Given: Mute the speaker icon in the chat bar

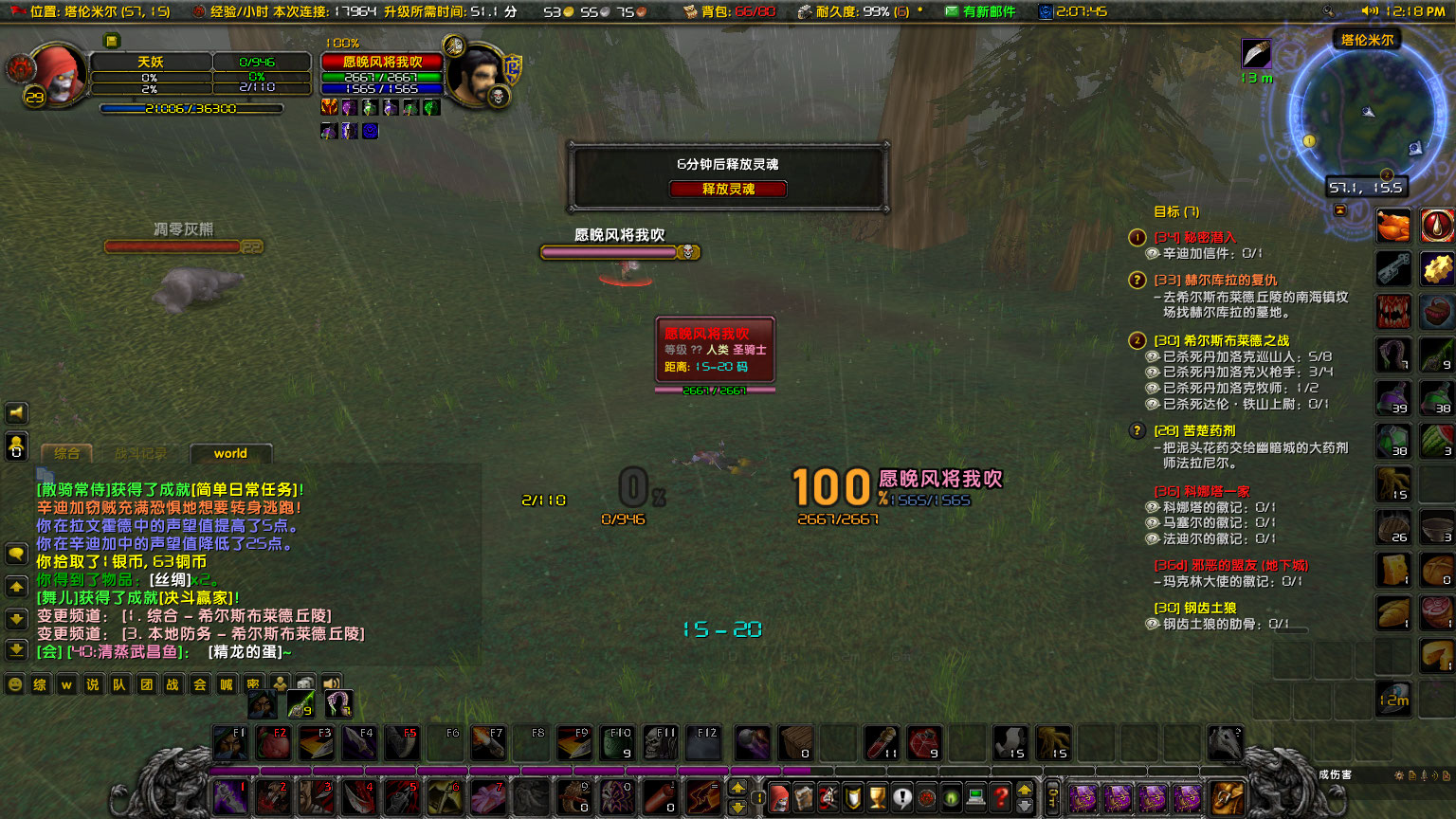Looking at the screenshot, I should [331, 683].
